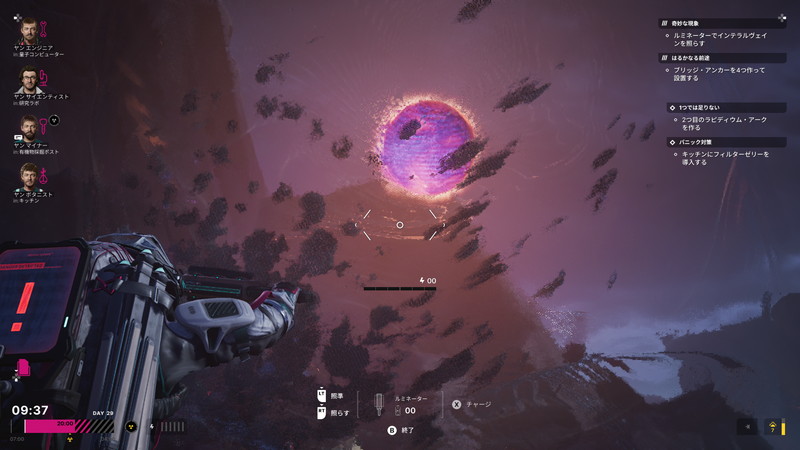Screen dimensions: 800x450
Task: Click the dark square icon beside the signal icon
Action: [746, 427]
